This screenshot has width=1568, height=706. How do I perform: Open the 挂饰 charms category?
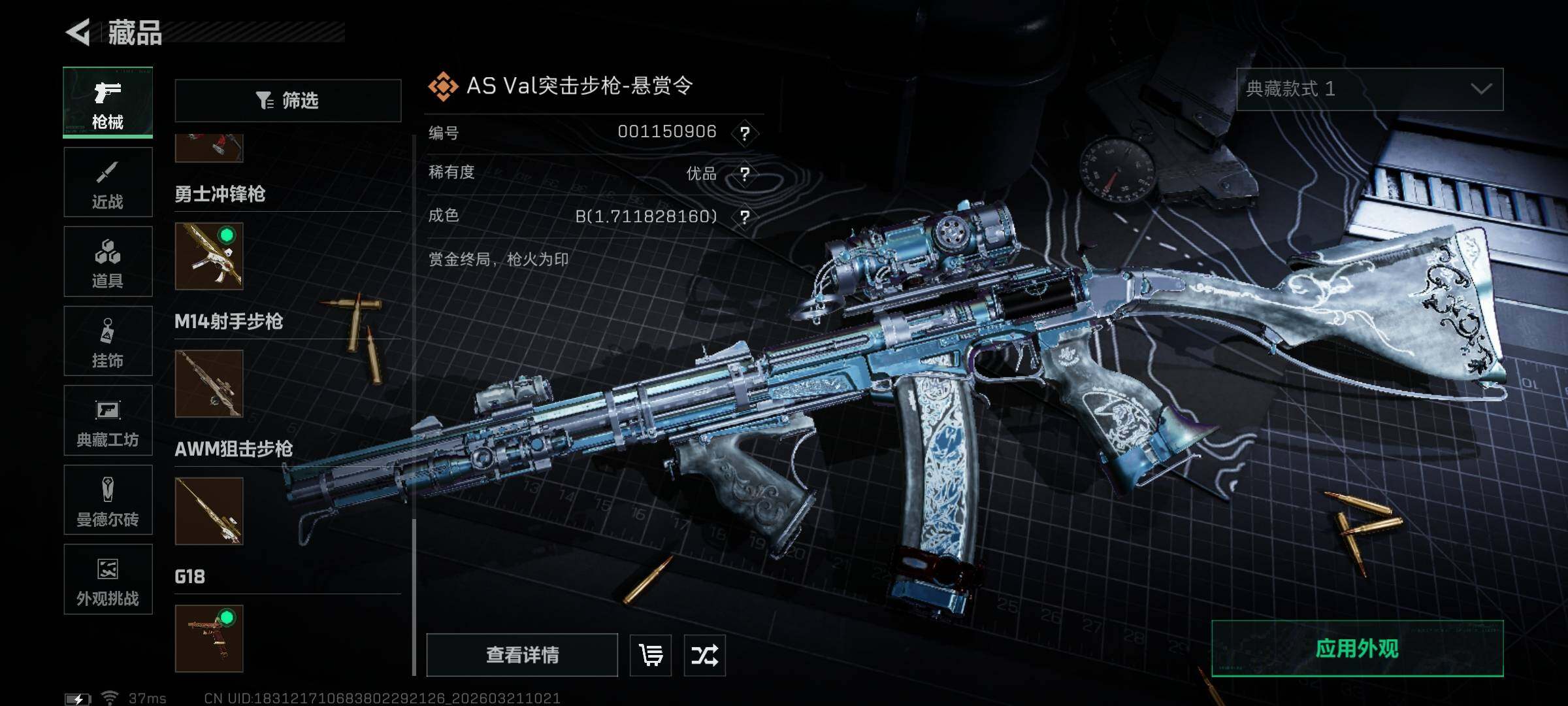pyautogui.click(x=108, y=341)
